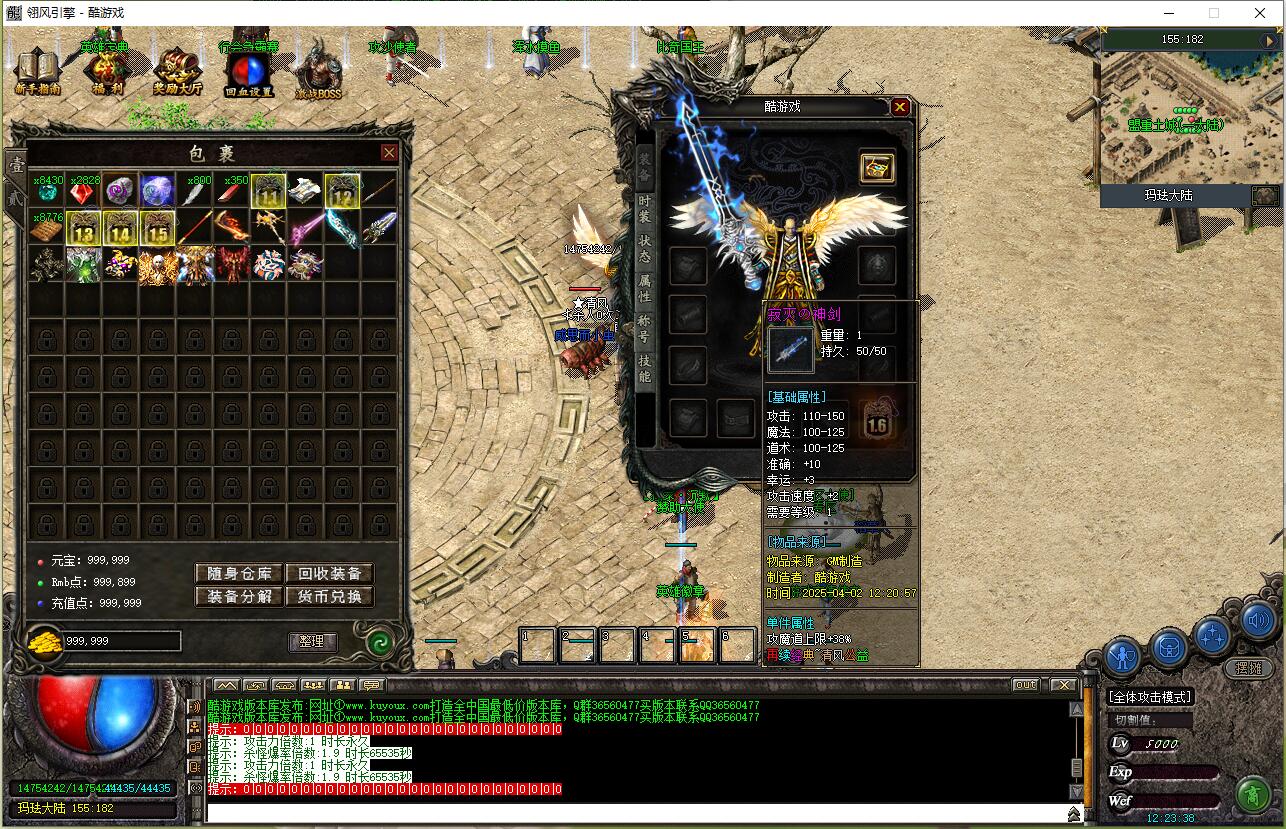Open the 新手指南 beginner guide

pyautogui.click(x=38, y=70)
